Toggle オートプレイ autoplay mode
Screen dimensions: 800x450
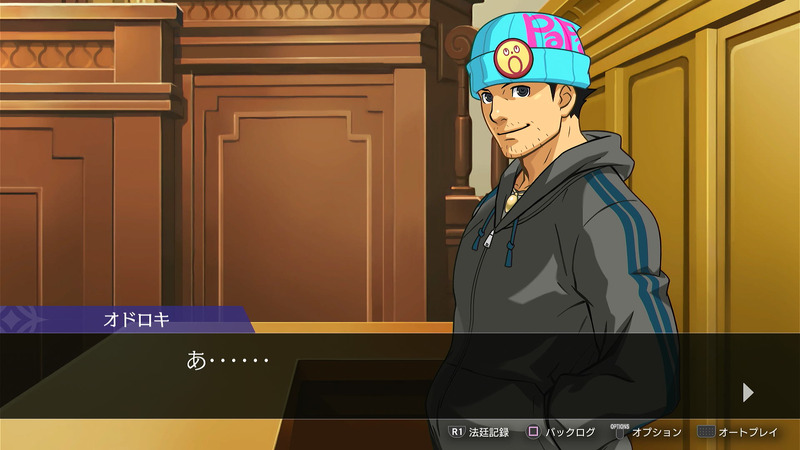click(x=738, y=432)
